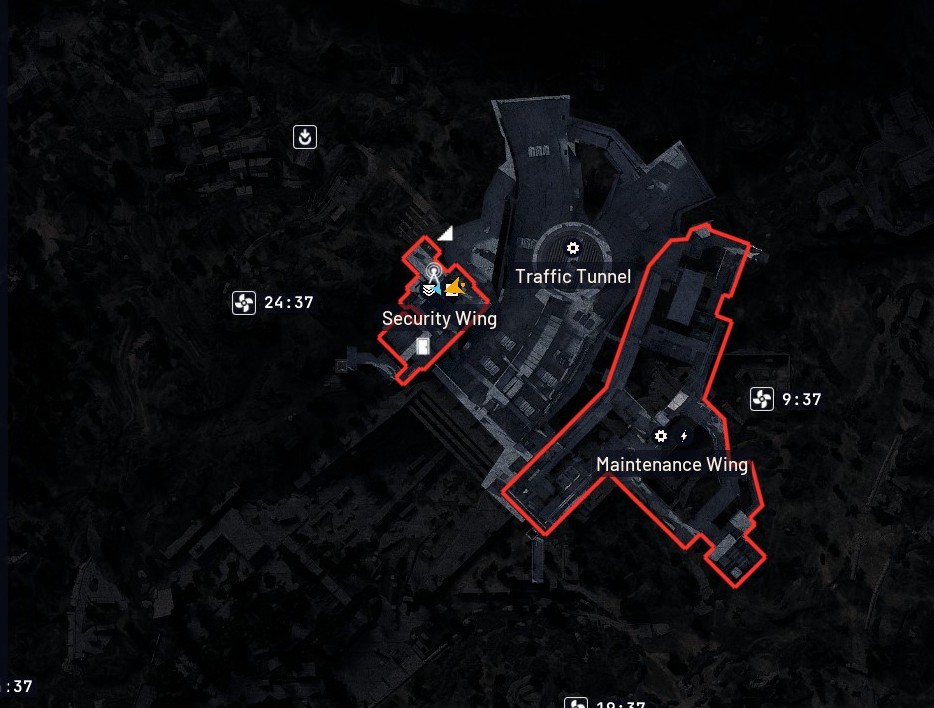
Task: Click the gear marker in Maintenance Wing
Action: (660, 436)
